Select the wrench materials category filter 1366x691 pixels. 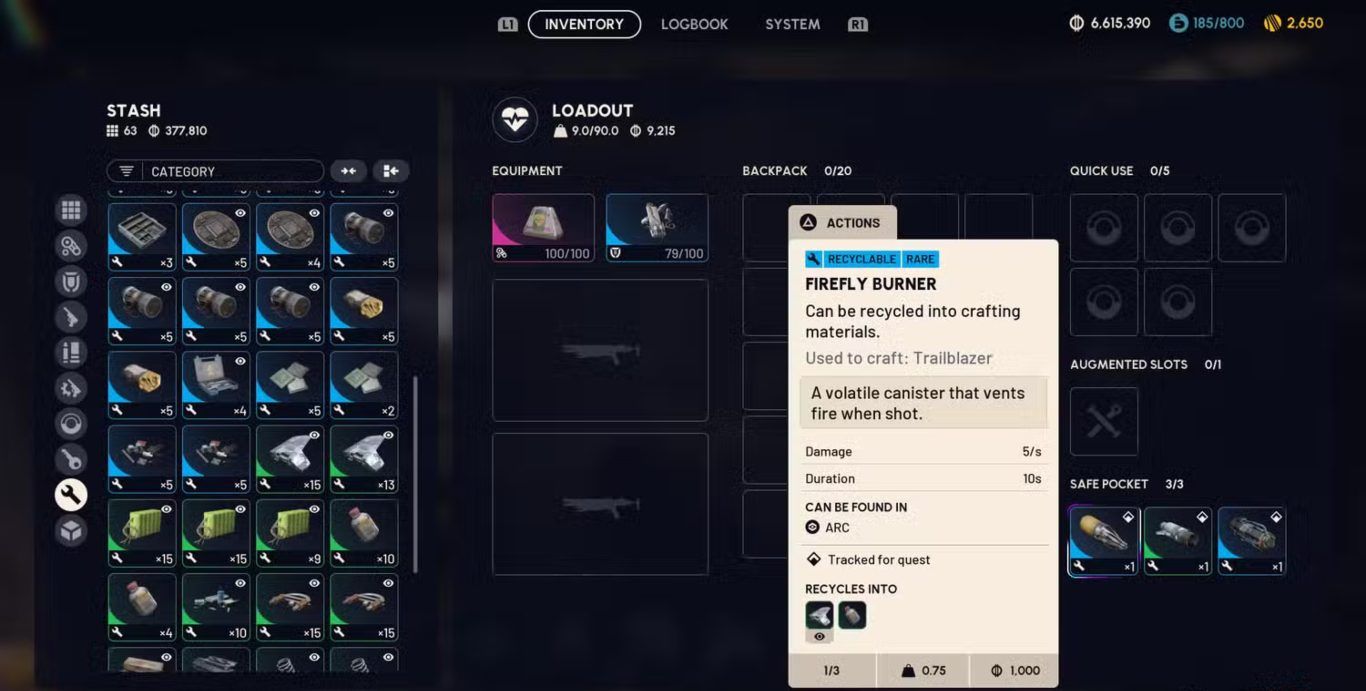pos(71,495)
